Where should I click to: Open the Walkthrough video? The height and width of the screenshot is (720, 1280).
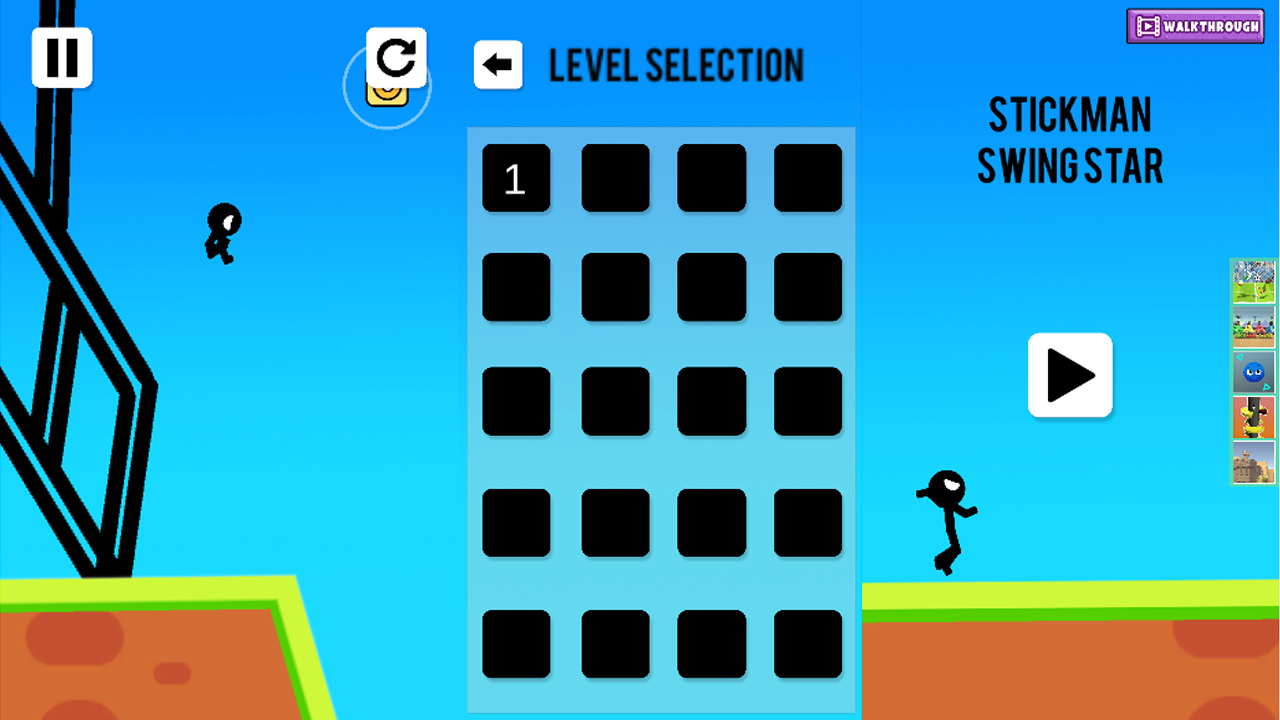[x=1195, y=26]
